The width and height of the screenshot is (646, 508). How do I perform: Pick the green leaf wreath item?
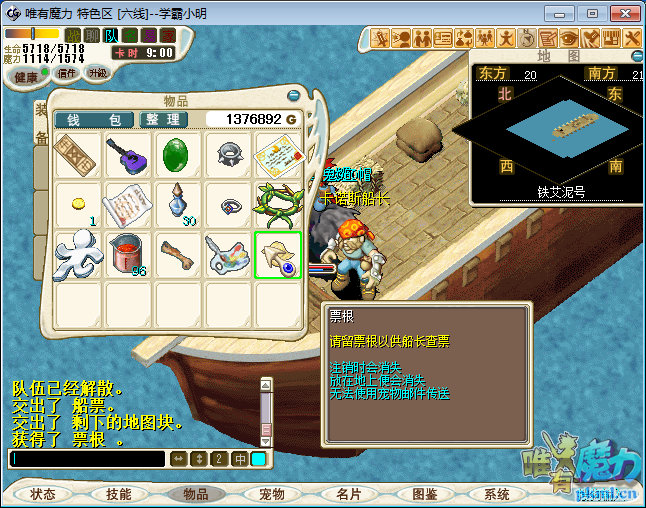278,204
